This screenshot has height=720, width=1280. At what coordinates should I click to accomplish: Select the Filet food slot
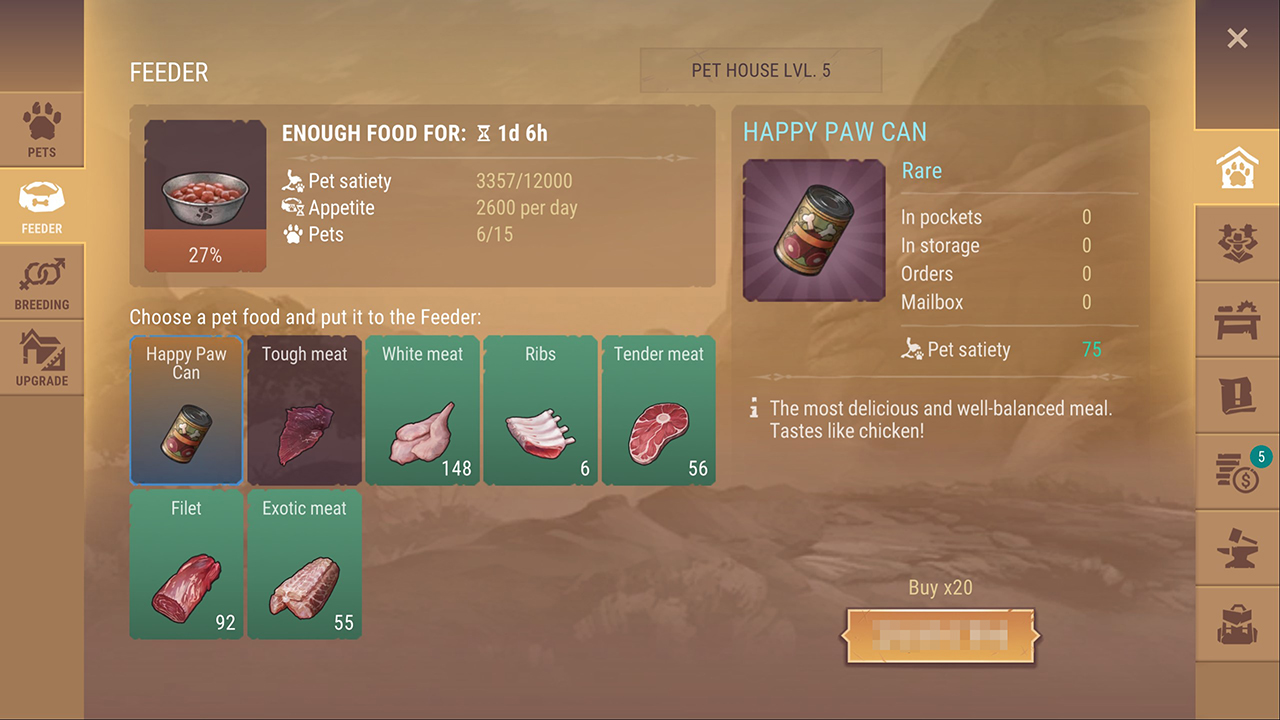[186, 564]
